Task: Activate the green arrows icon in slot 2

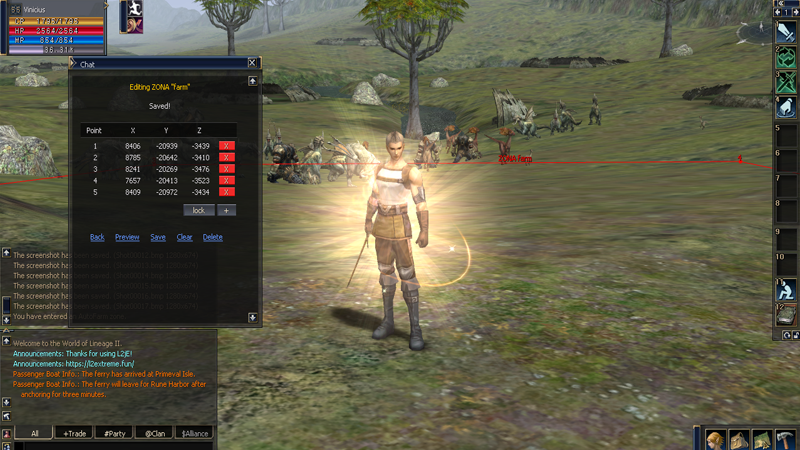Action: tap(787, 58)
